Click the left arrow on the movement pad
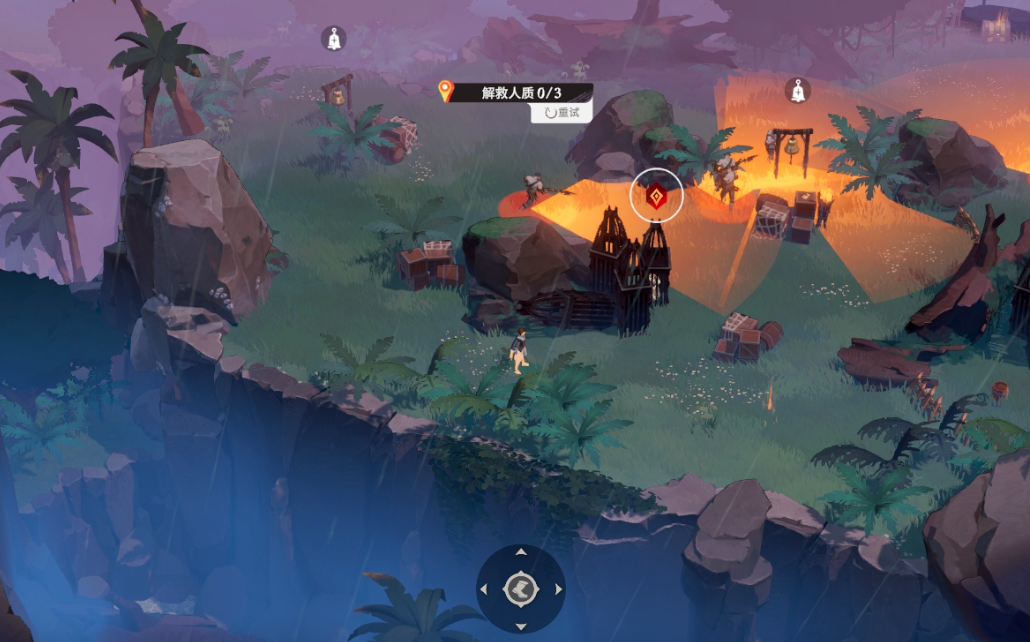 pyautogui.click(x=485, y=589)
